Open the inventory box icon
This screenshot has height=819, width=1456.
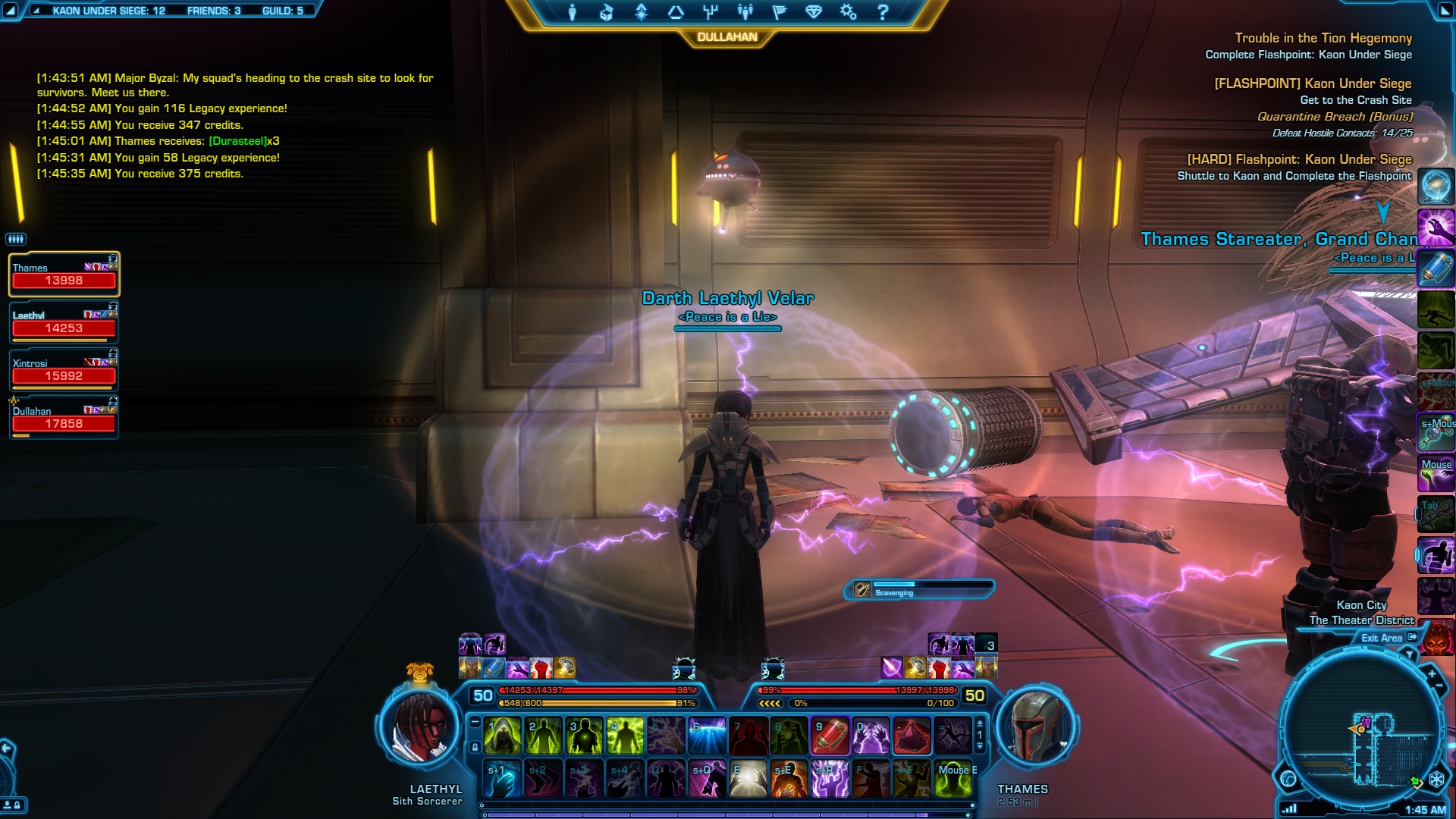(607, 12)
